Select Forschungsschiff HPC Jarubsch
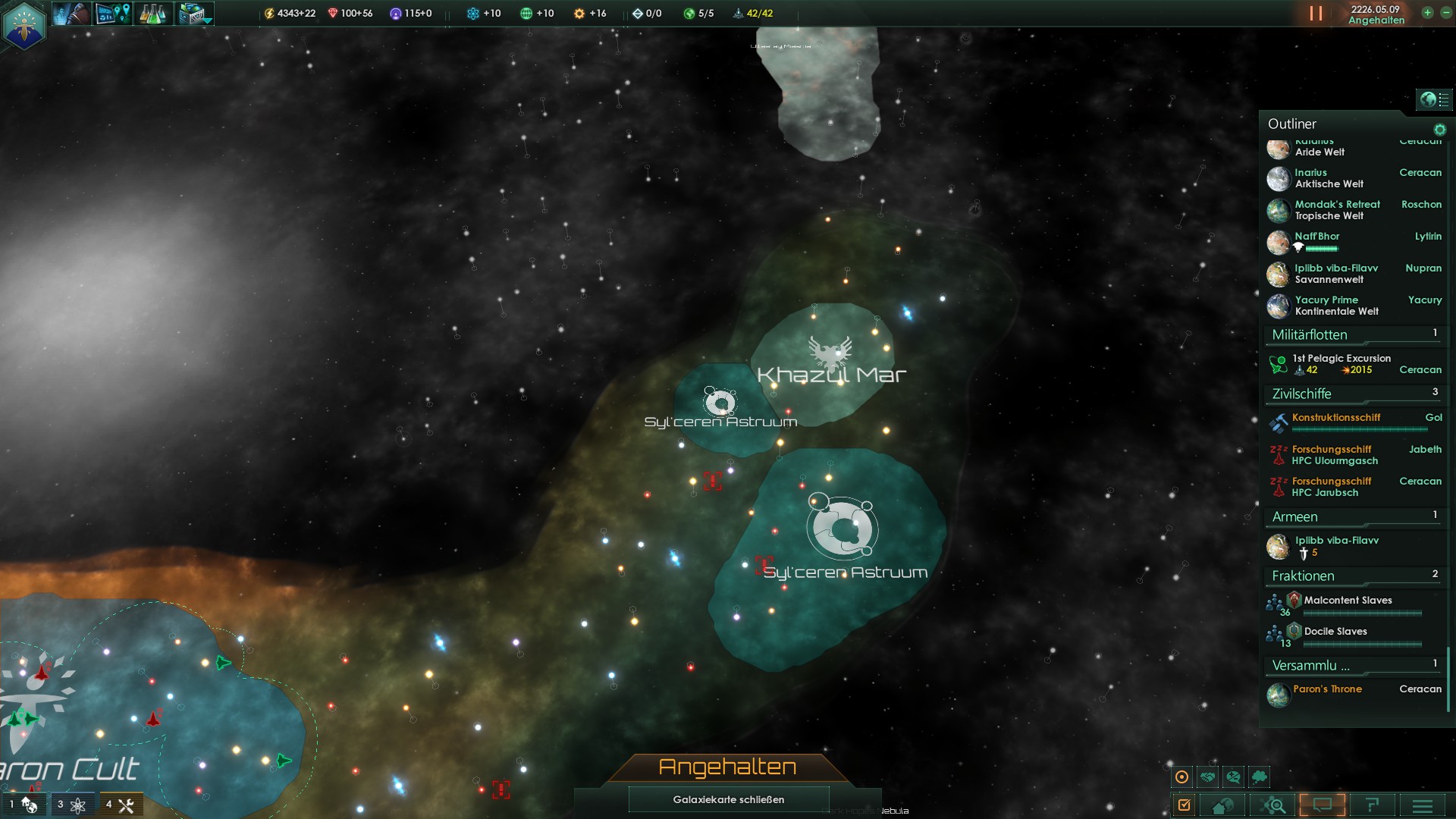 pyautogui.click(x=1331, y=487)
